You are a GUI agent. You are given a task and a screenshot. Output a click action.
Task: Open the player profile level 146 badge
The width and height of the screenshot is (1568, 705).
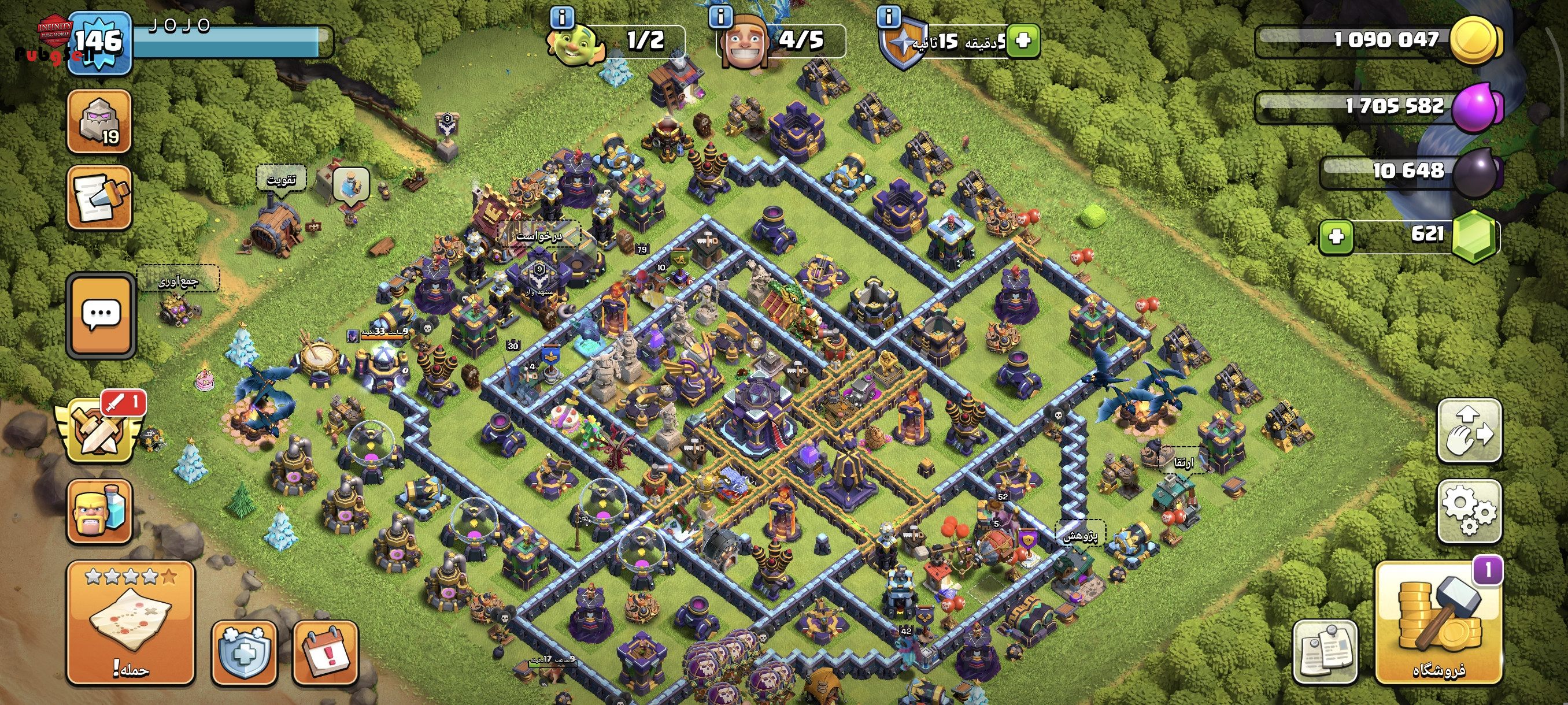99,43
